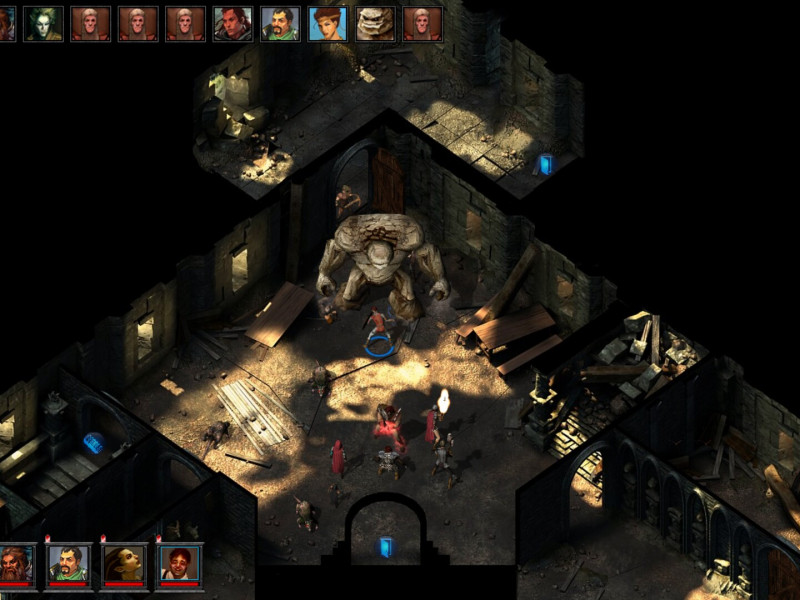The image size is (800, 600).
Task: Click the laughing character's highlighted party portrait
Action: pos(179,563)
